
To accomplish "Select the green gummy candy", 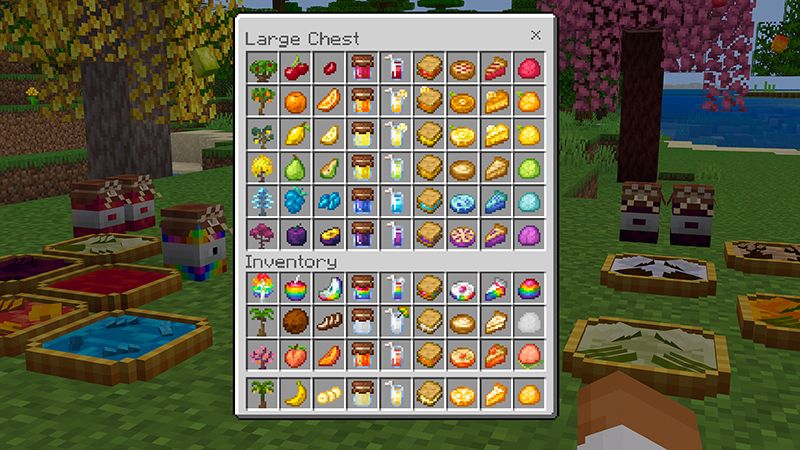I will point(530,168).
